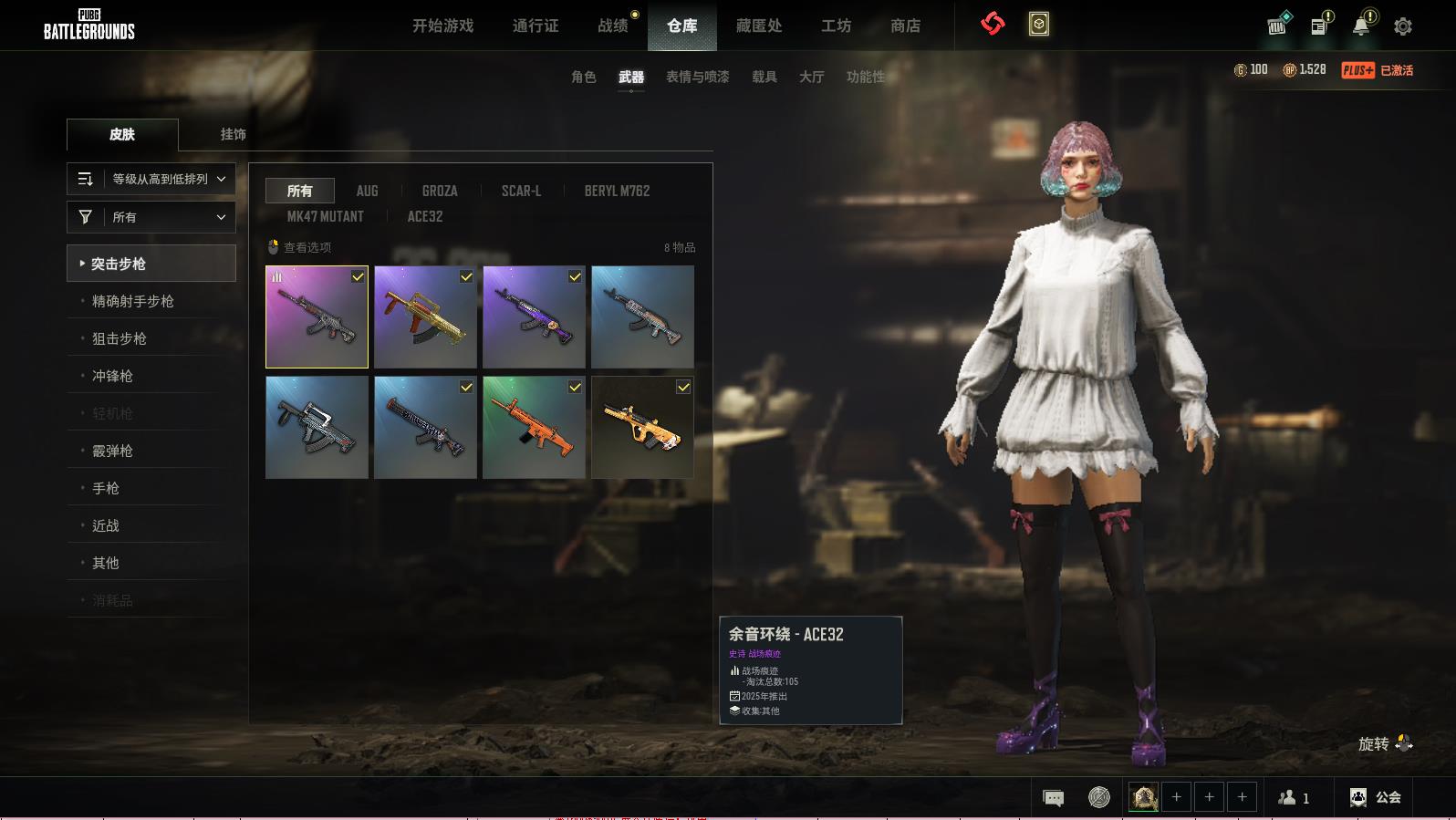This screenshot has height=820, width=1456.
Task: Open the 等级从高到低排列 sort dropdown
Action: click(x=151, y=179)
